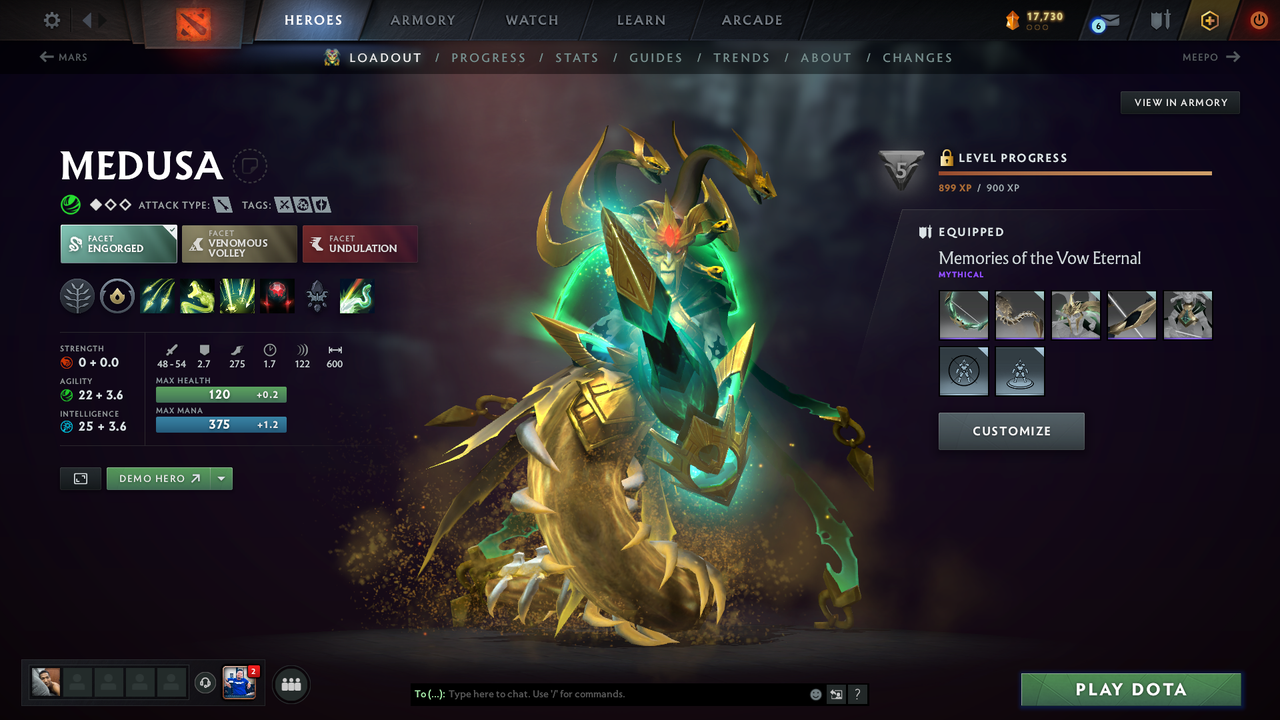Toggle the Engorged facet selection
The height and width of the screenshot is (720, 1280).
[x=118, y=243]
